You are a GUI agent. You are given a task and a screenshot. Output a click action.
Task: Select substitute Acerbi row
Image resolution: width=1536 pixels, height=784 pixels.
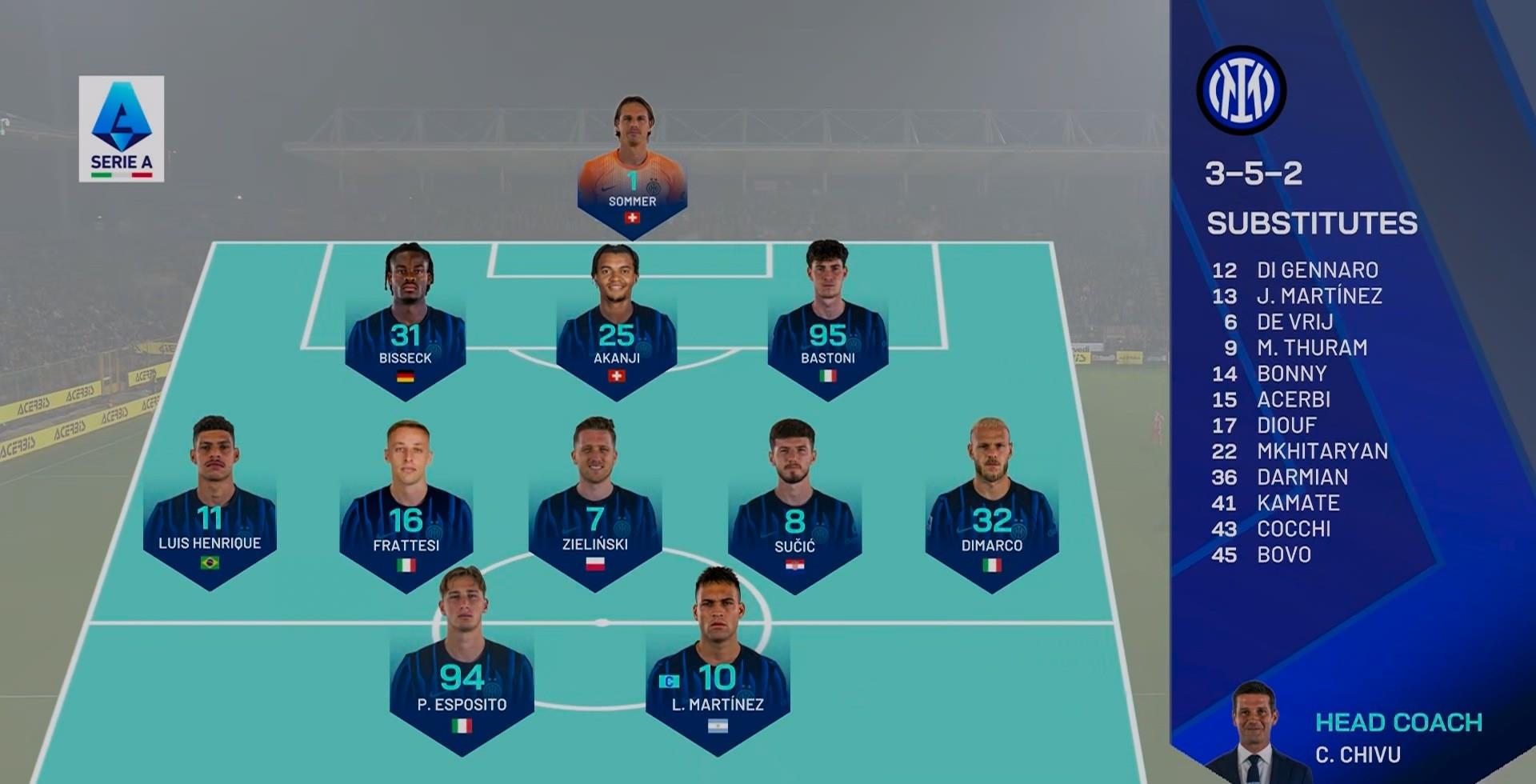1293,400
